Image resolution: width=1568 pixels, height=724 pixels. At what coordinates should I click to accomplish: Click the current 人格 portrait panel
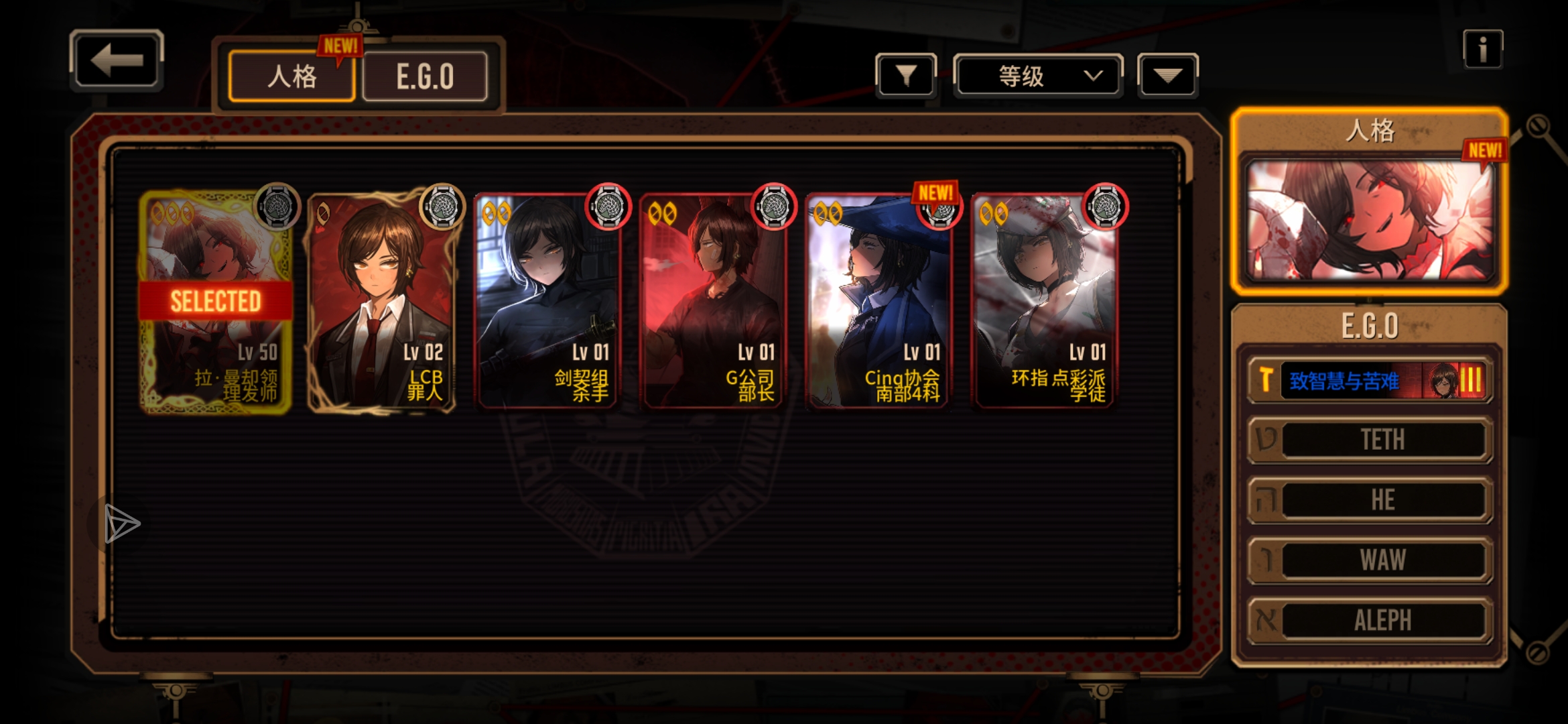[x=1369, y=220]
